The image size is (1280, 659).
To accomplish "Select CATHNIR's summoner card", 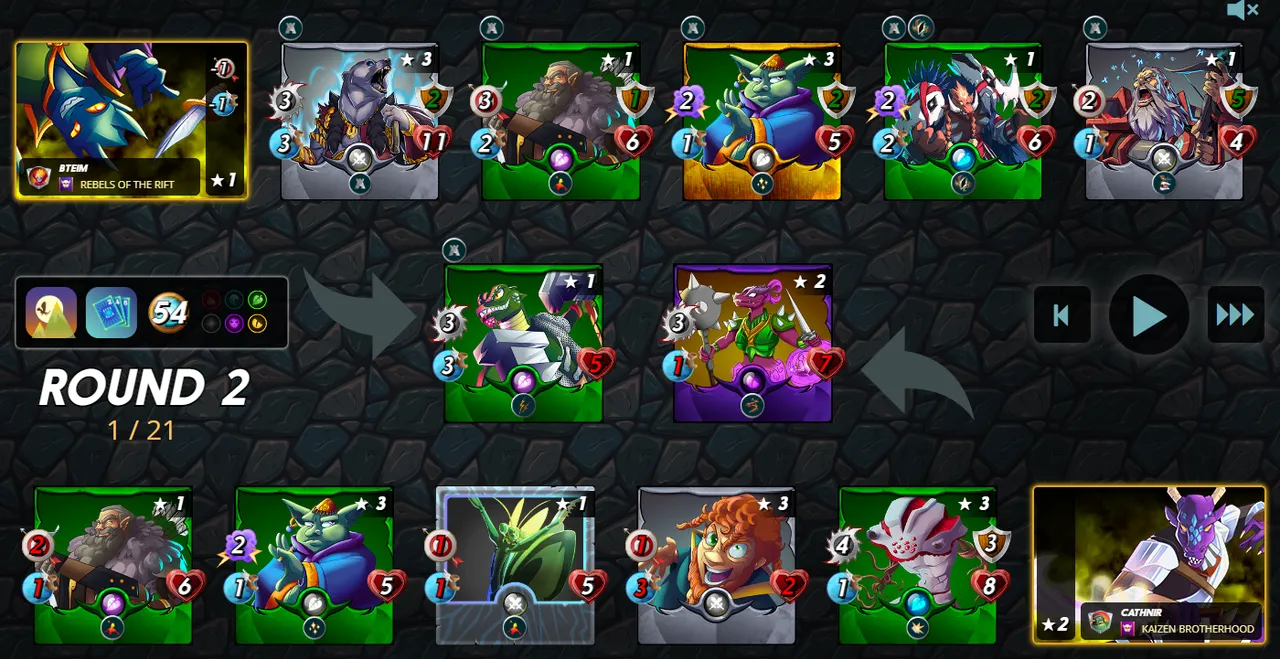I will 1149,563.
